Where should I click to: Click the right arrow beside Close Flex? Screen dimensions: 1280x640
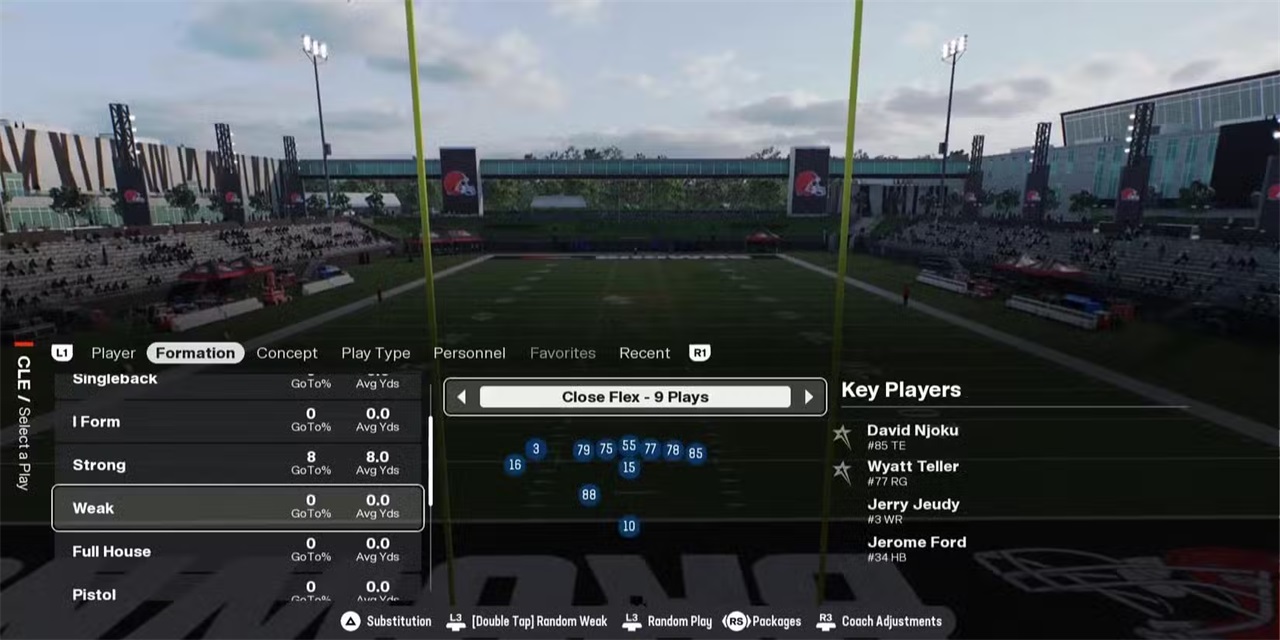tap(809, 397)
